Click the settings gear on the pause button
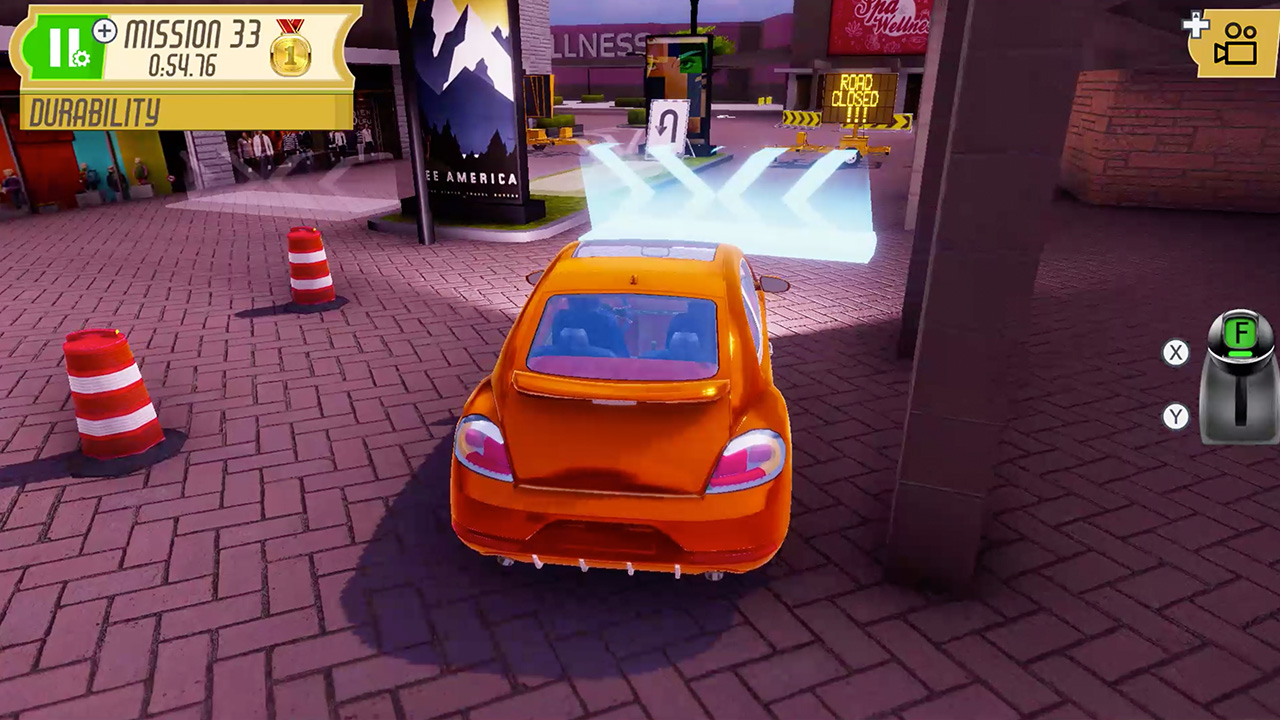The height and width of the screenshot is (720, 1280). coord(81,58)
